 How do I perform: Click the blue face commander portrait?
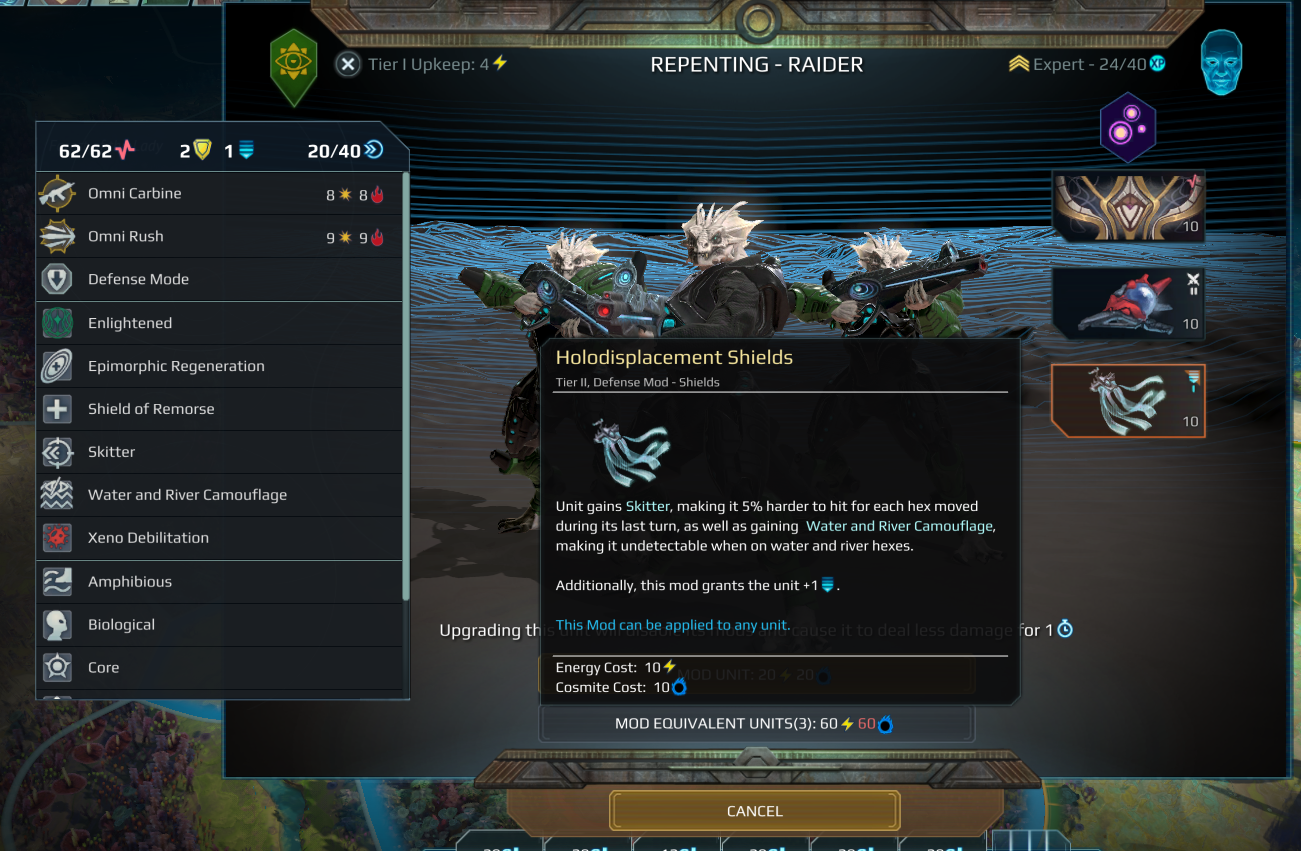(1221, 63)
